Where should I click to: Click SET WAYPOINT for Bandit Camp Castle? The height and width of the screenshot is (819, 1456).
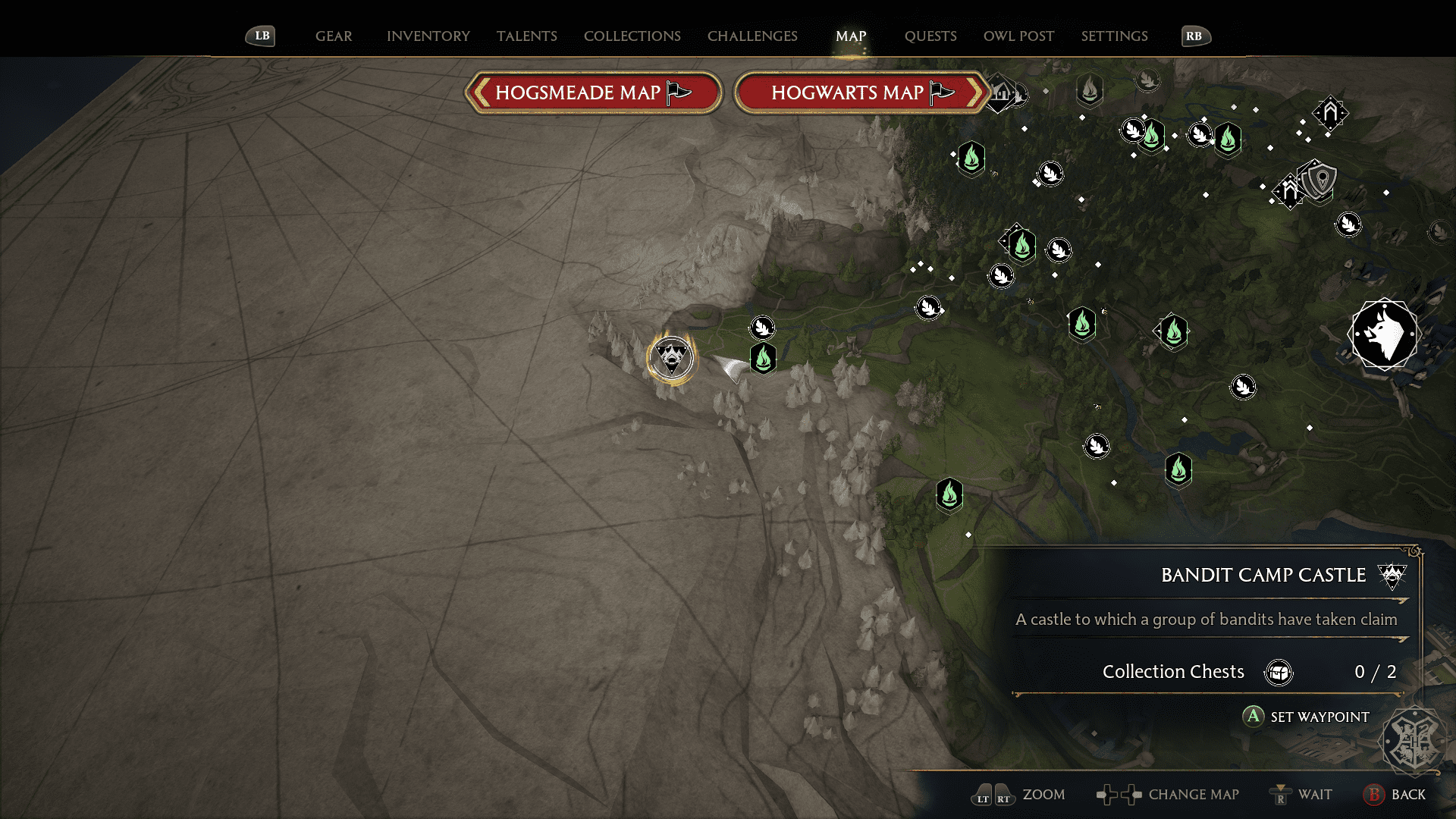click(1319, 717)
